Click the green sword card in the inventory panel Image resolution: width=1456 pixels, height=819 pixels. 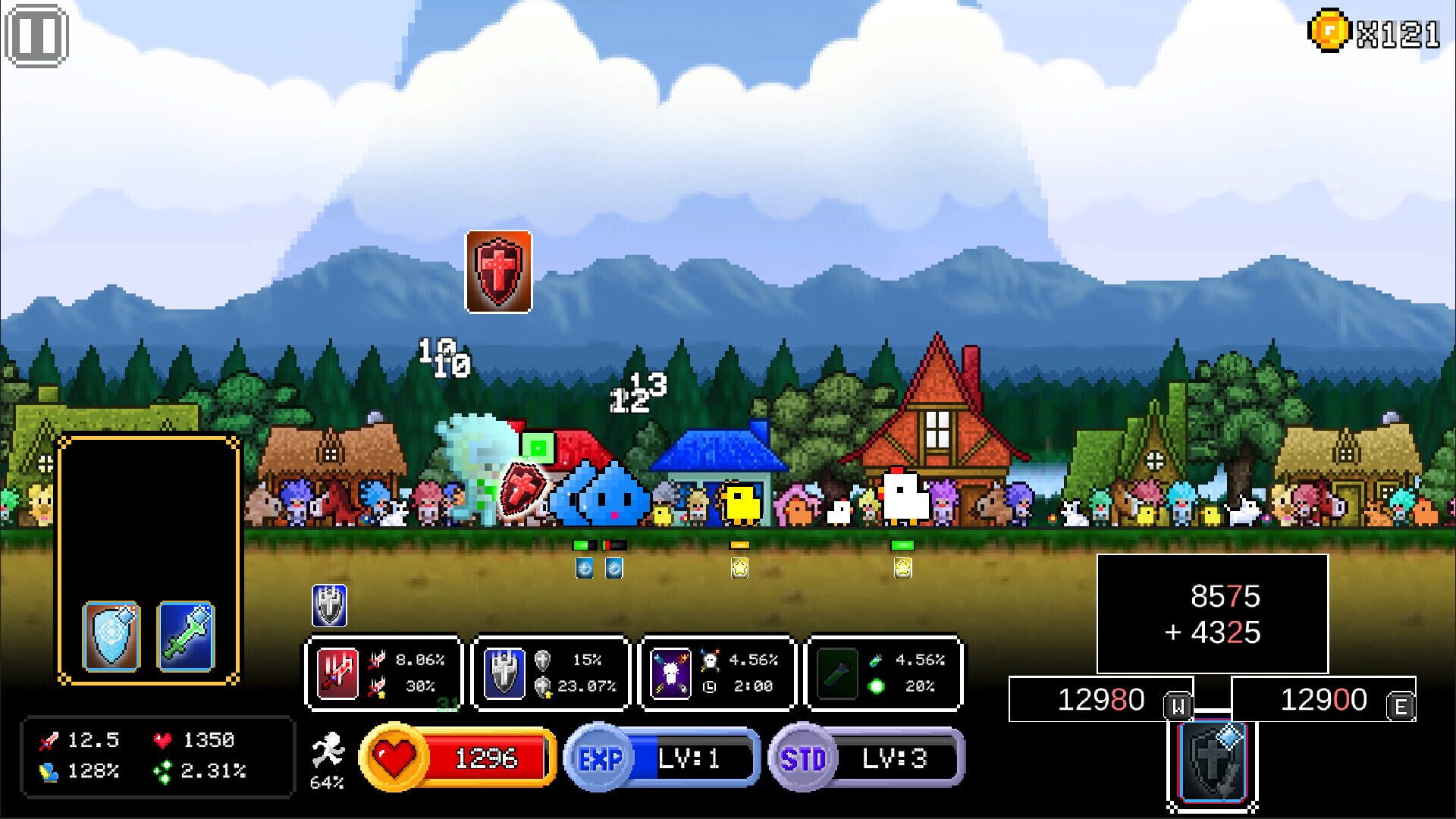pyautogui.click(x=187, y=635)
